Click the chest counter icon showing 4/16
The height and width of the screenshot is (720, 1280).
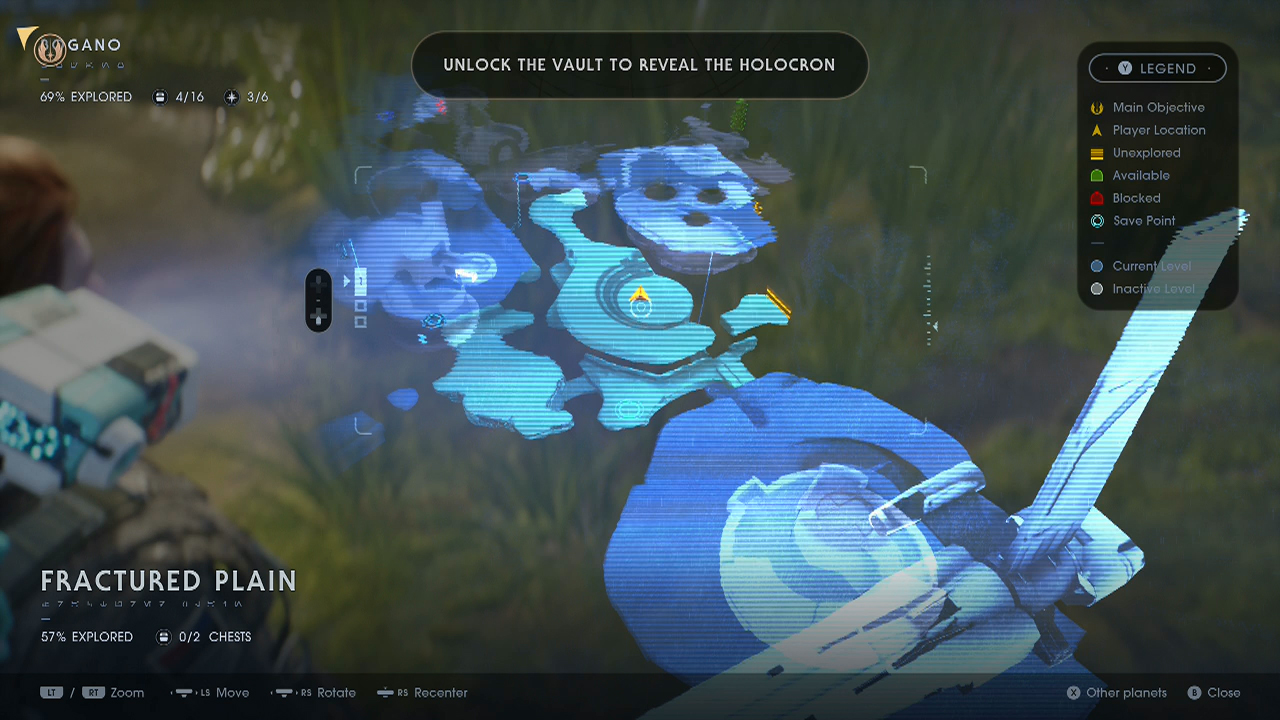click(161, 96)
